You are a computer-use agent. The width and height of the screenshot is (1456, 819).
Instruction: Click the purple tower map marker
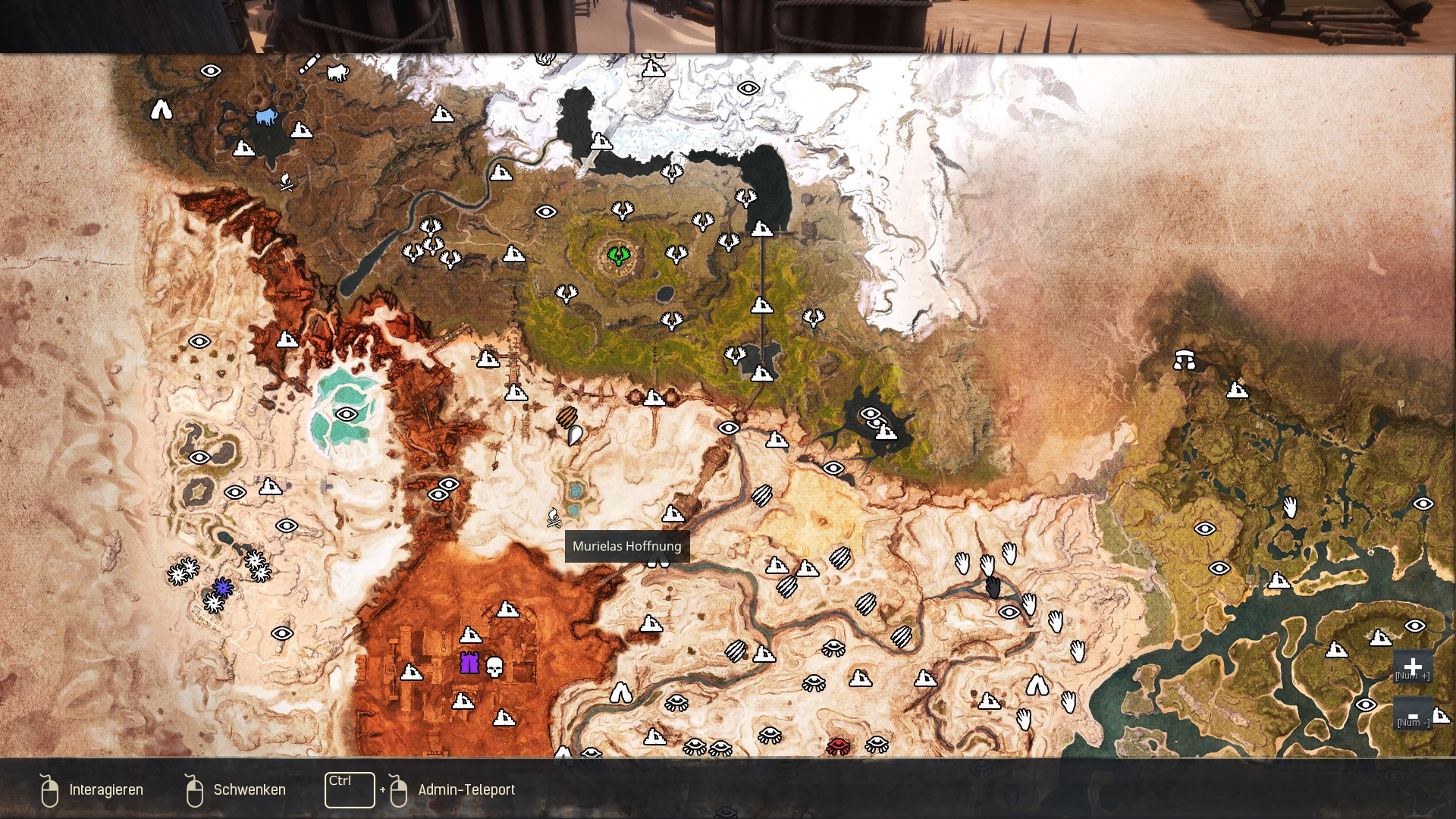469,663
